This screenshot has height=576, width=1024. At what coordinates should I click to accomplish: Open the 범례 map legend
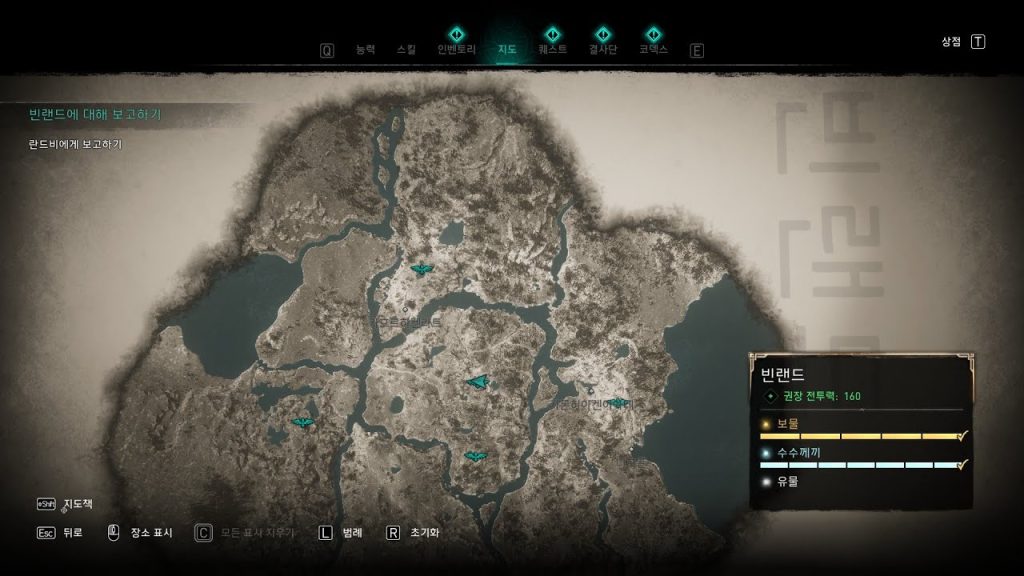click(351, 533)
